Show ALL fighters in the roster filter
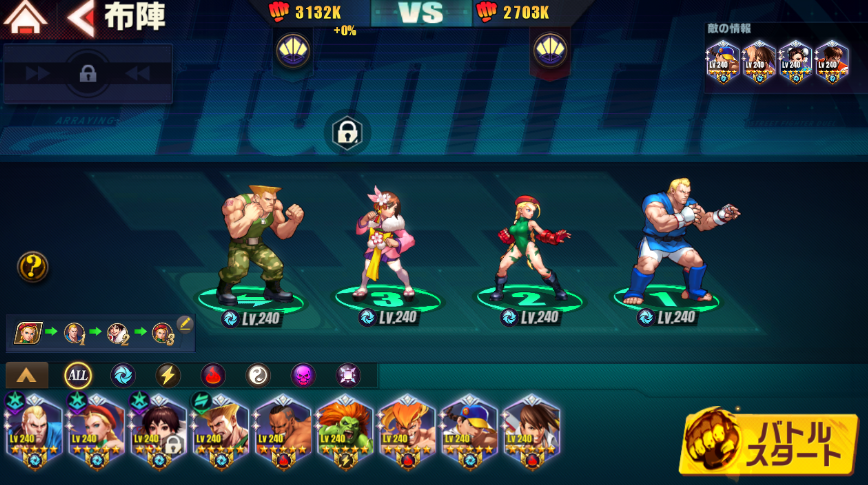Image resolution: width=868 pixels, height=485 pixels. [78, 375]
